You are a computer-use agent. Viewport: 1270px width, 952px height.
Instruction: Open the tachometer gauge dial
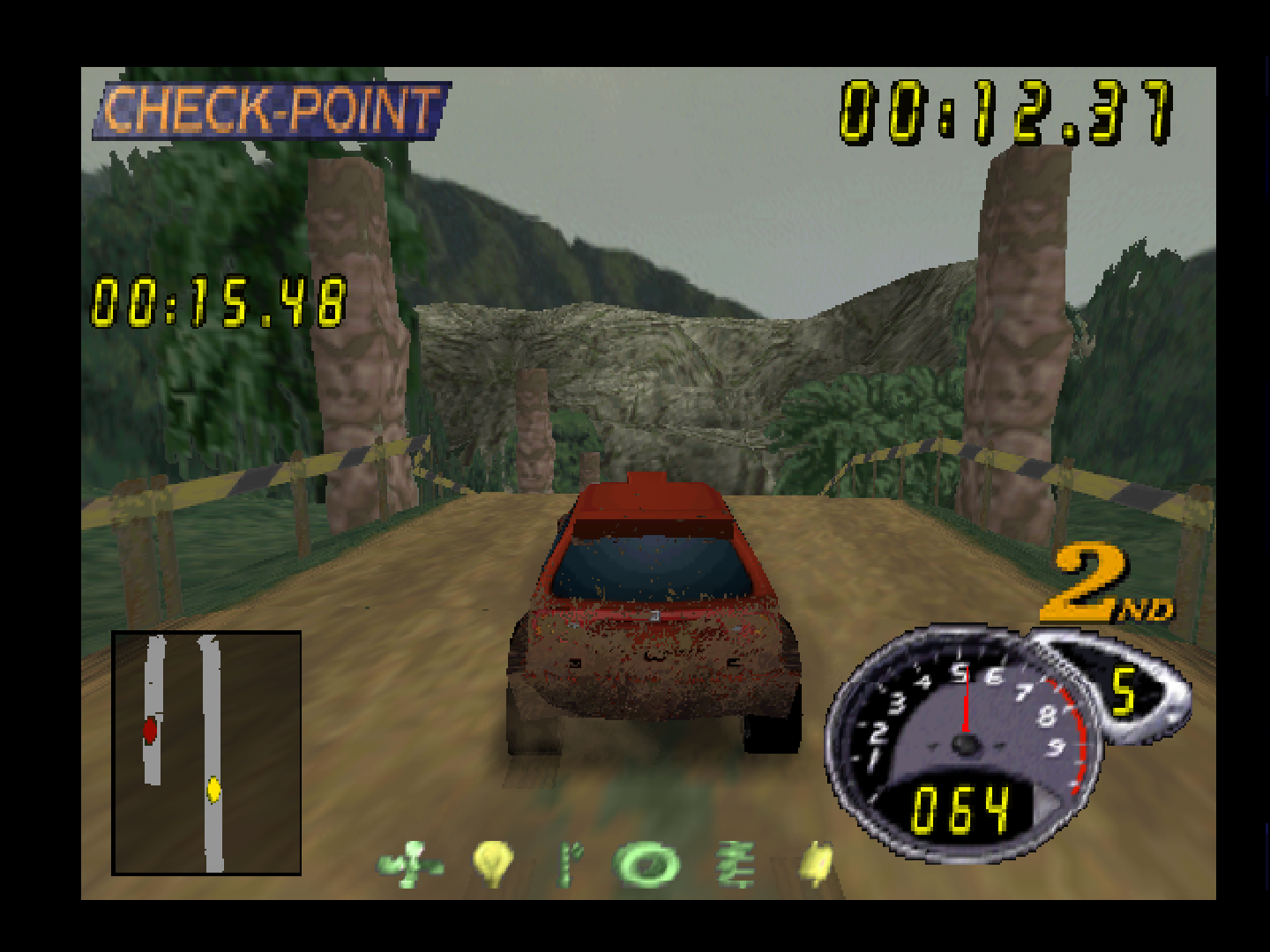961,740
